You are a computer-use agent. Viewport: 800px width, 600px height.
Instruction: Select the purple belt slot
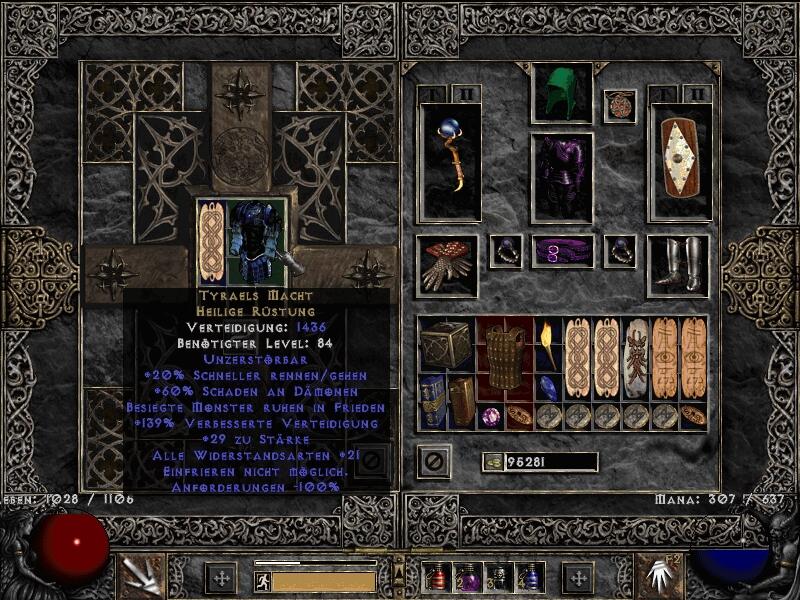(x=562, y=251)
